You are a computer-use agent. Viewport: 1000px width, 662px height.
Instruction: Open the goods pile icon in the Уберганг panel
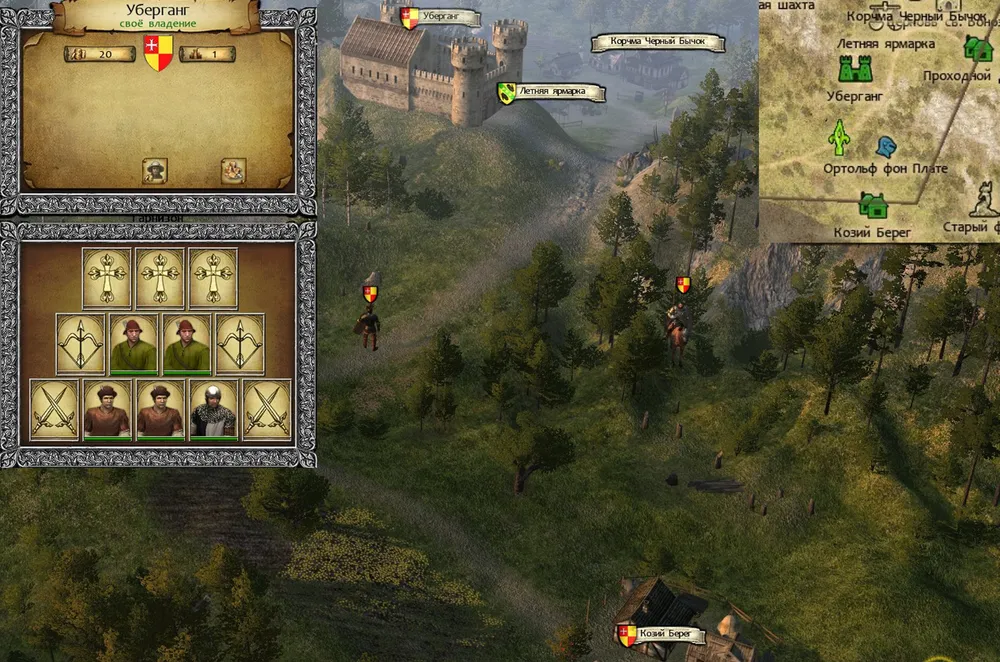[x=233, y=170]
